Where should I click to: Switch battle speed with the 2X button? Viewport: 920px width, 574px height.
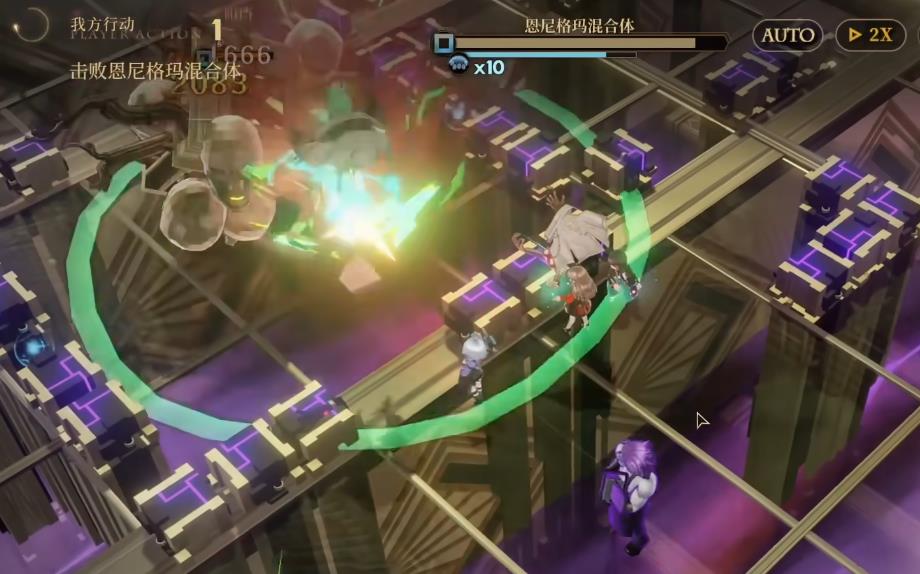point(869,35)
